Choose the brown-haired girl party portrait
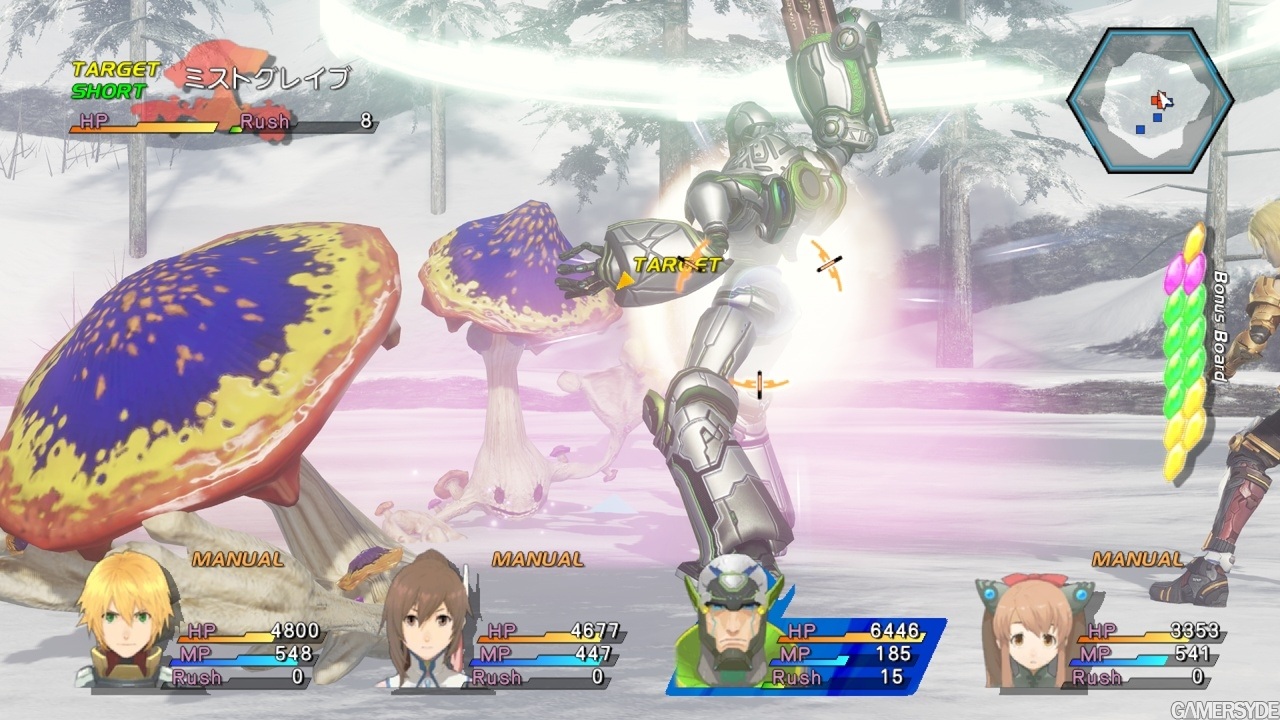 point(425,622)
